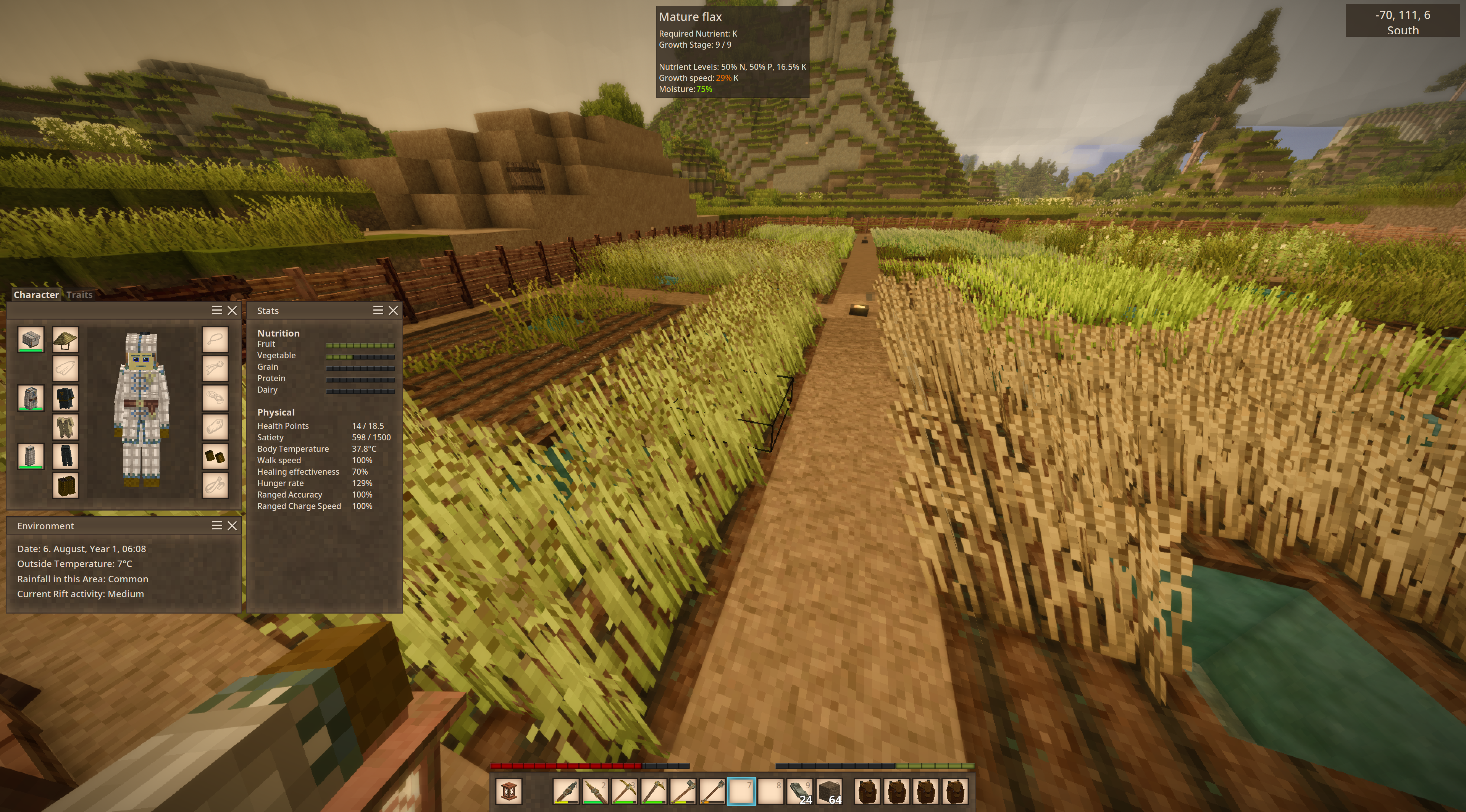Screen dimensions: 1466x812
Task: Open the Stats panel hamburger menu
Action: click(x=378, y=311)
